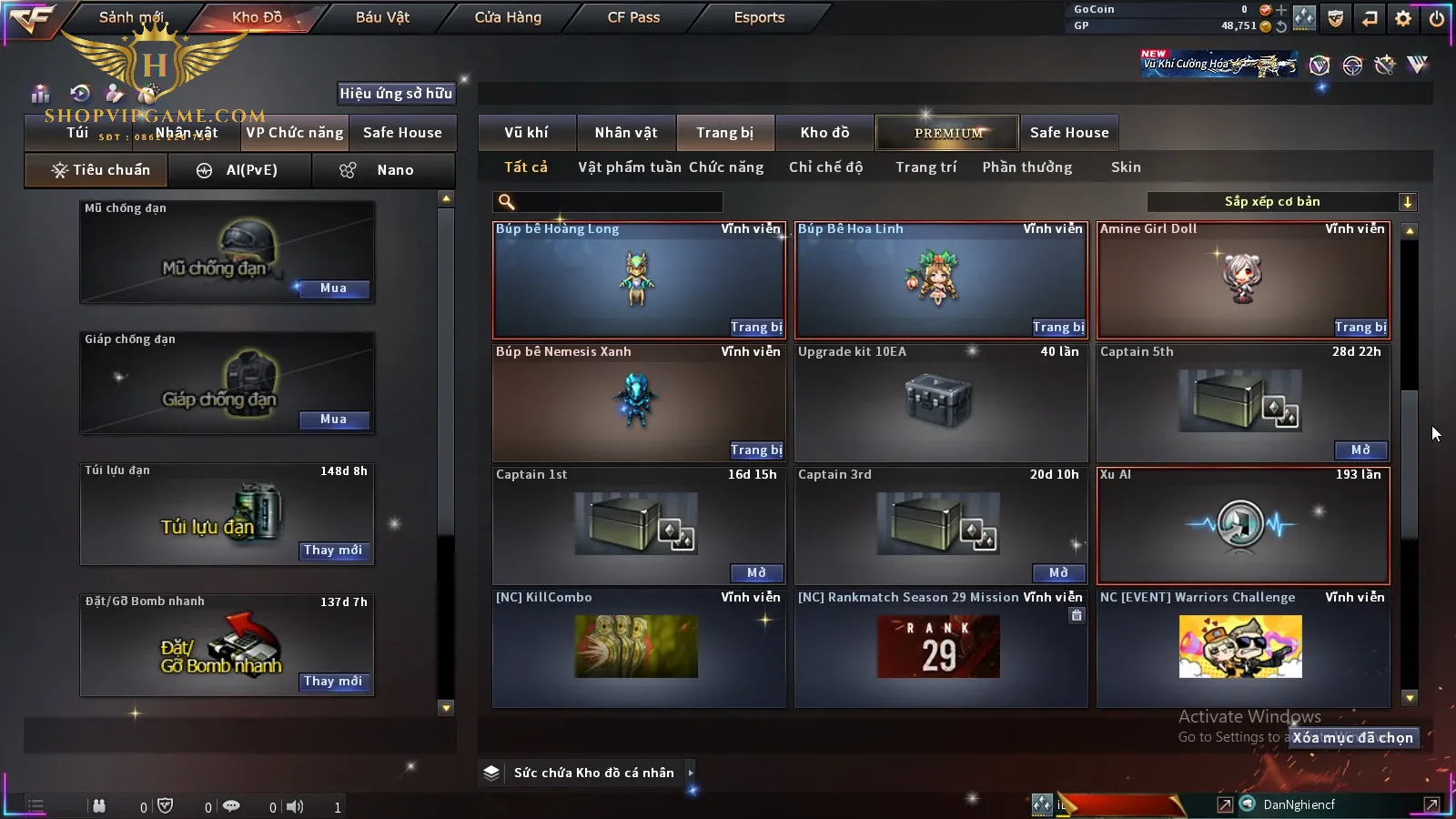The height and width of the screenshot is (819, 1456).
Task: Equip the Búp bê Hoàng Long doll
Action: click(755, 328)
